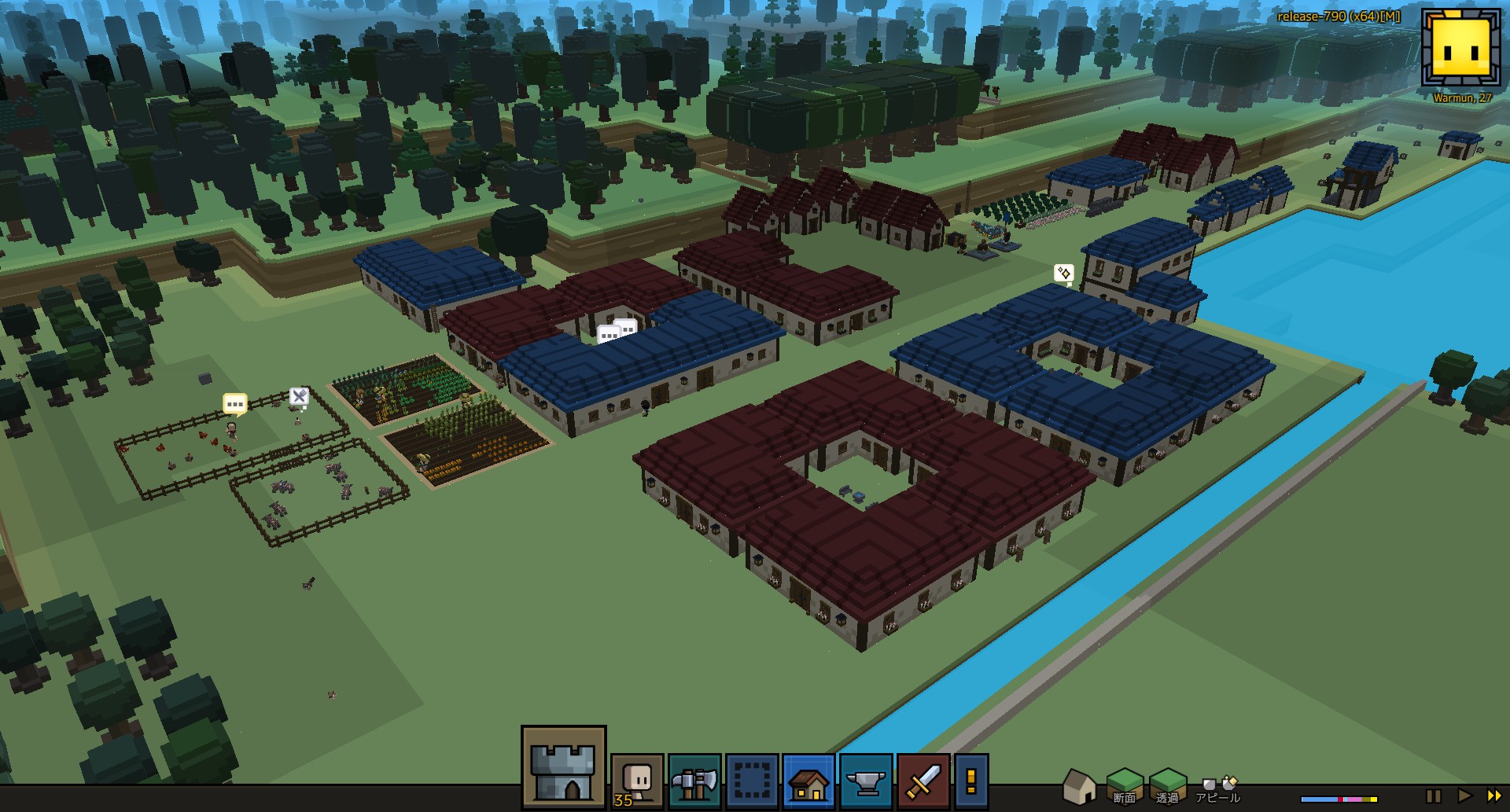1510x812 pixels.
Task: Pause the game simulation
Action: (x=1434, y=795)
